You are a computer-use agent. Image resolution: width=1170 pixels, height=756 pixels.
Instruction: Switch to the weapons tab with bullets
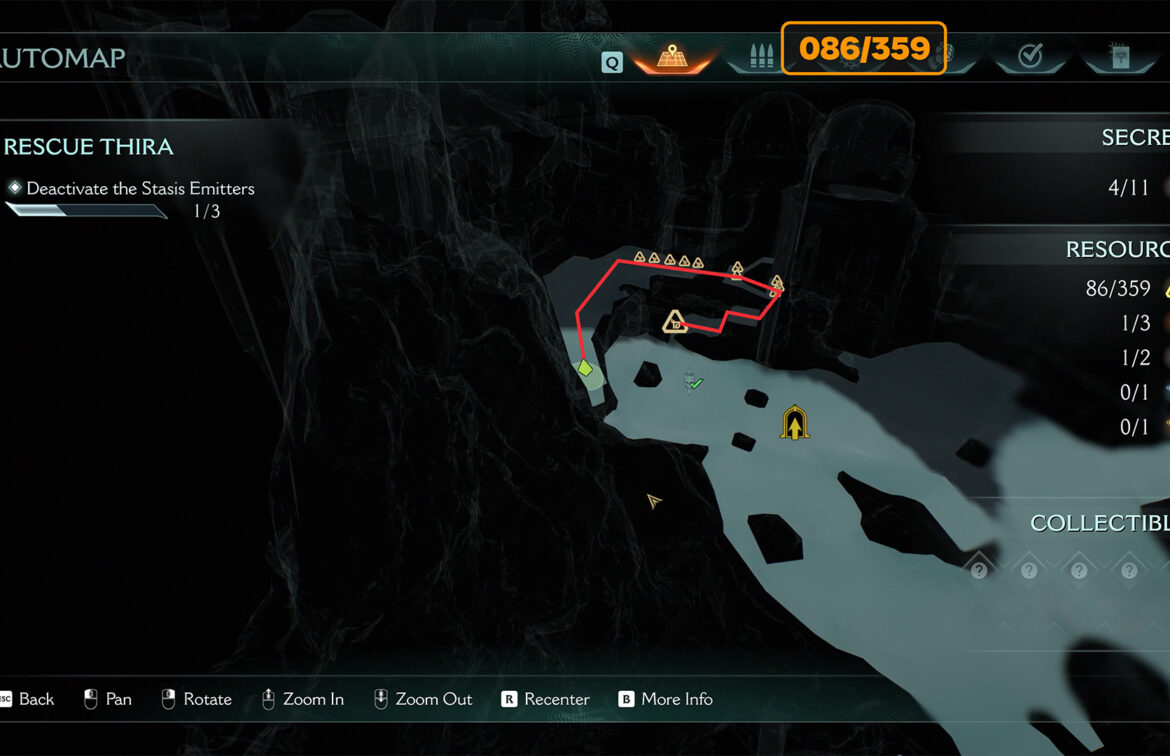(757, 56)
